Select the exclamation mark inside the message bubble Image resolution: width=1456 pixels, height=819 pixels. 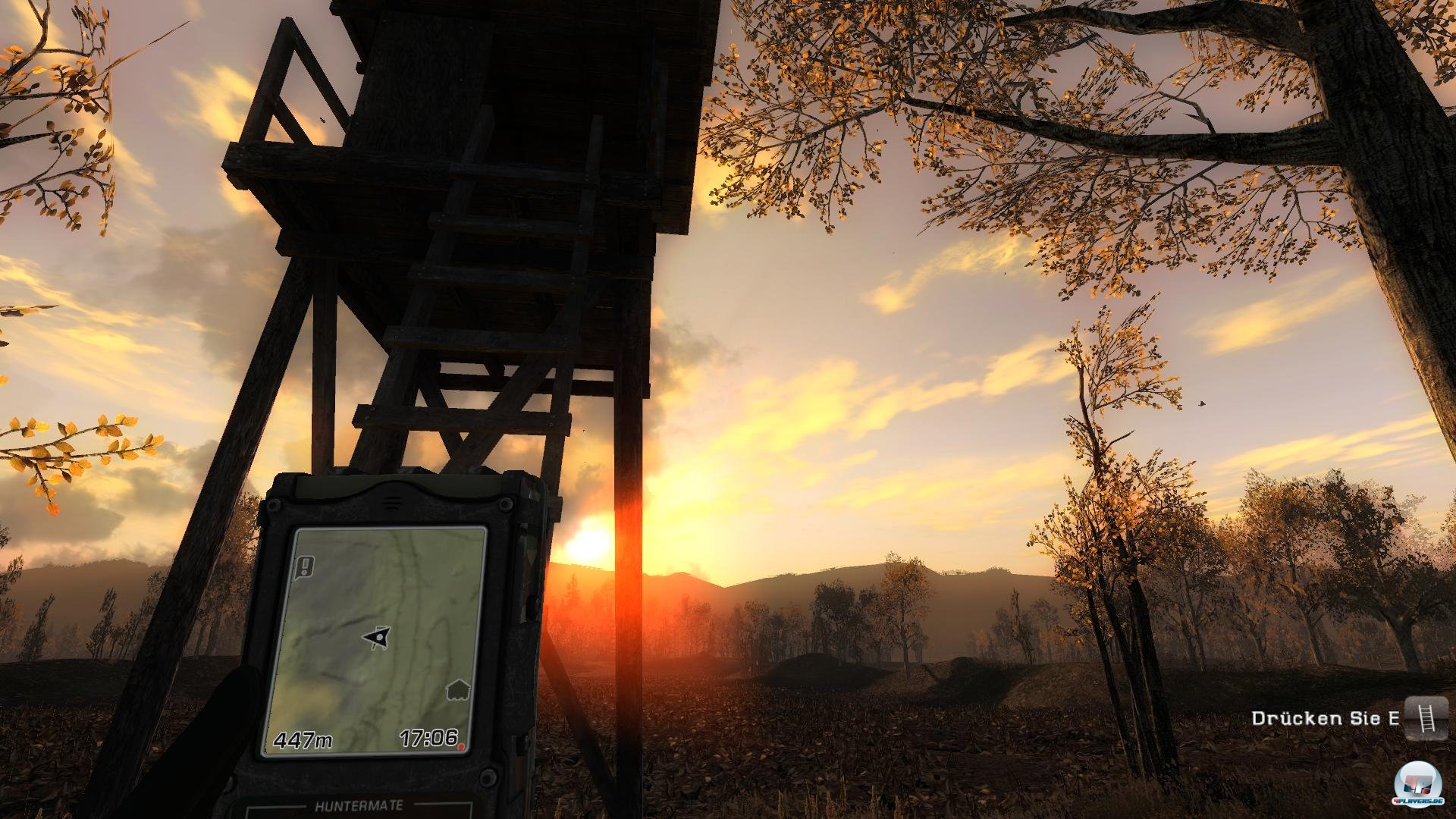click(x=306, y=566)
